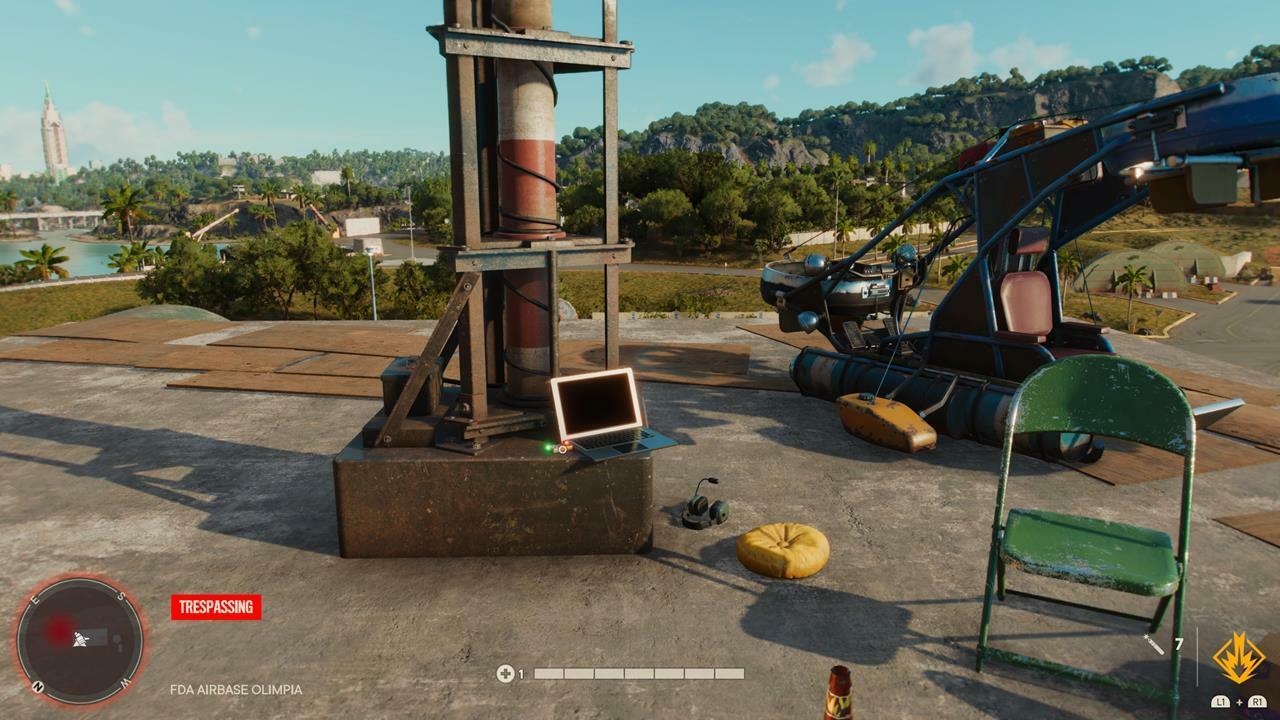1280x720 pixels.
Task: Click the healing medkit plus icon
Action: click(505, 674)
